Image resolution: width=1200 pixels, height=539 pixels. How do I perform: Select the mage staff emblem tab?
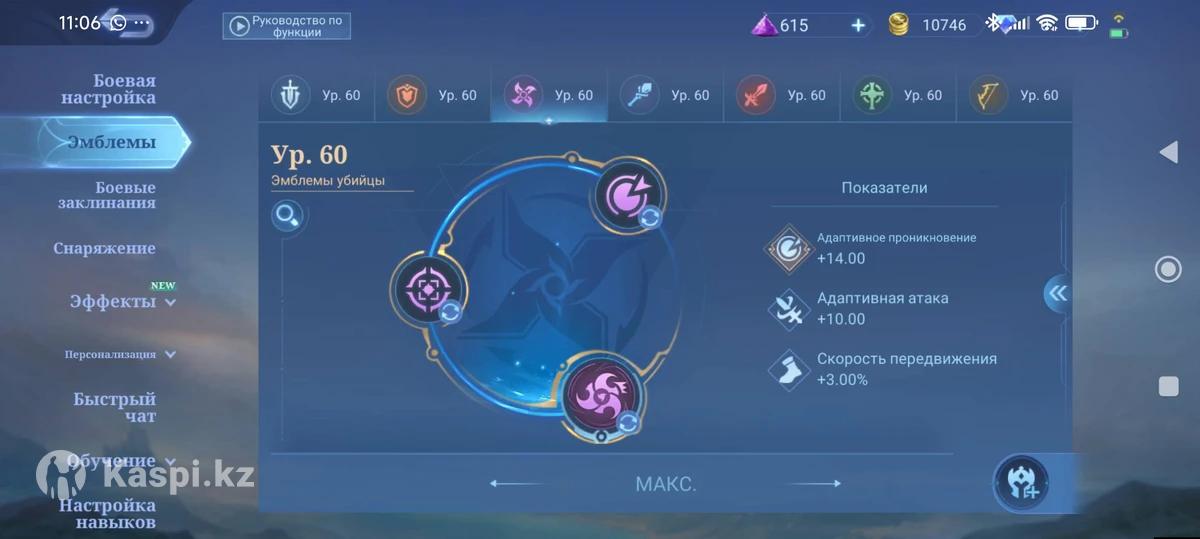pyautogui.click(x=664, y=96)
